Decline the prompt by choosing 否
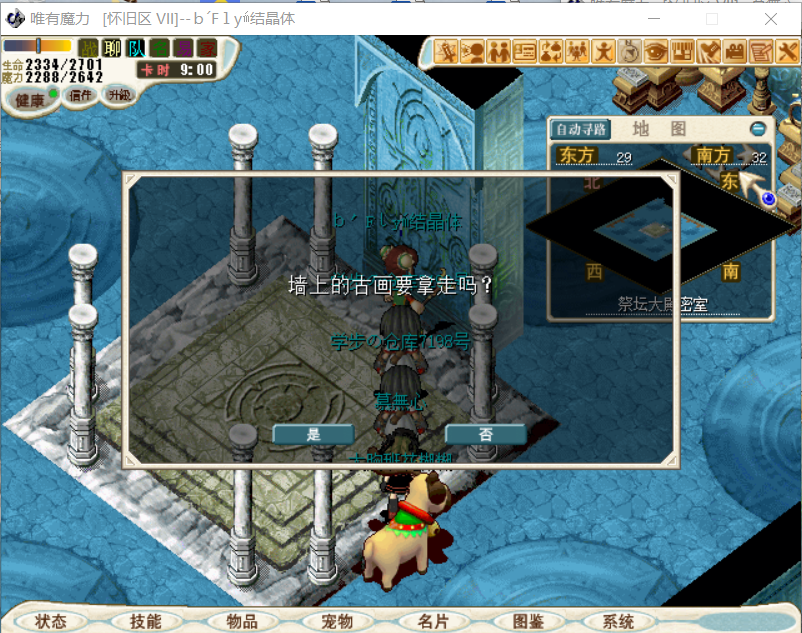 (x=485, y=434)
